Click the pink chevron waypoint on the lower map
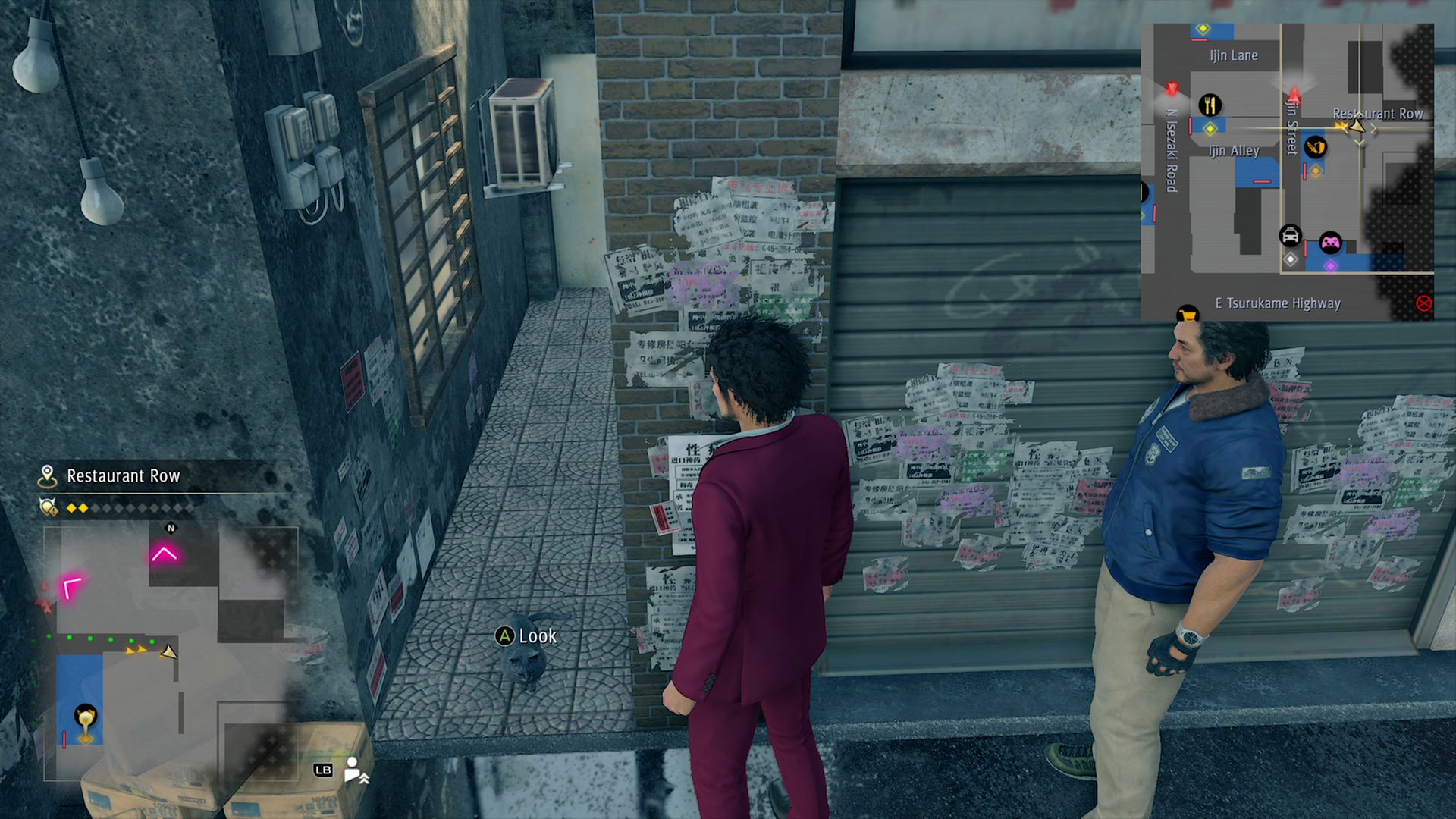The image size is (1456, 819). 164,553
